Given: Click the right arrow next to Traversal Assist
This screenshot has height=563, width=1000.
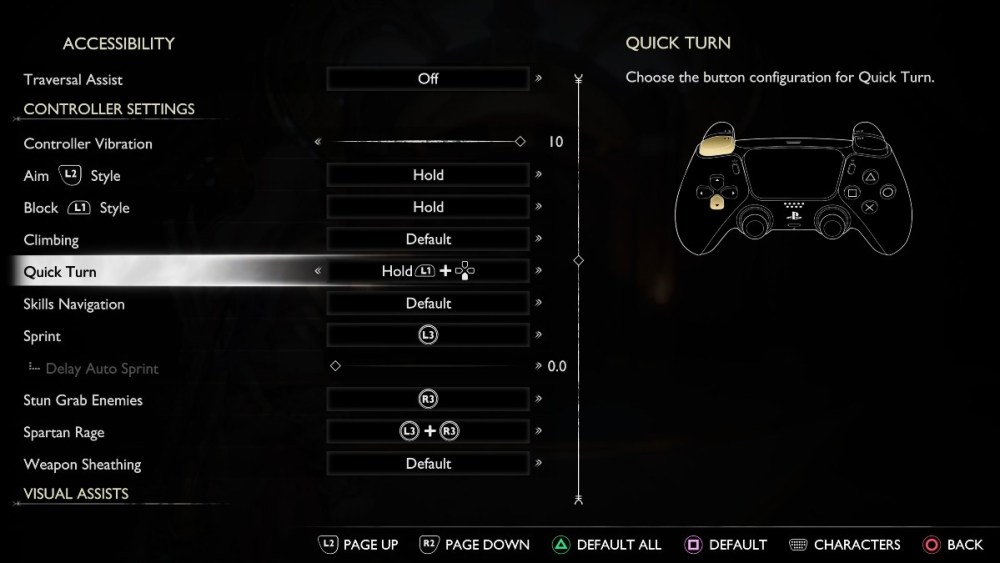Looking at the screenshot, I should click(x=539, y=78).
